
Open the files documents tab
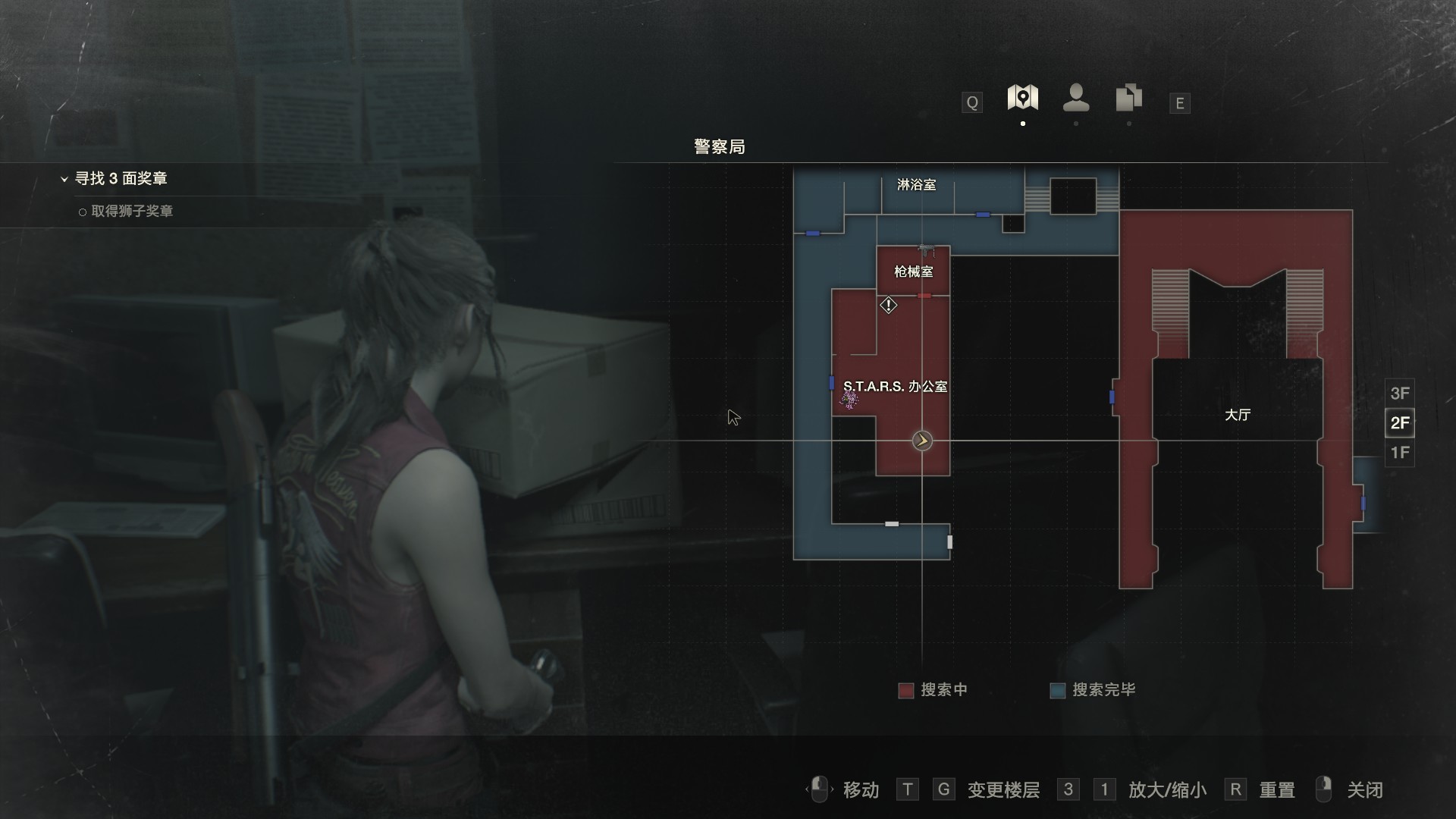(1128, 98)
